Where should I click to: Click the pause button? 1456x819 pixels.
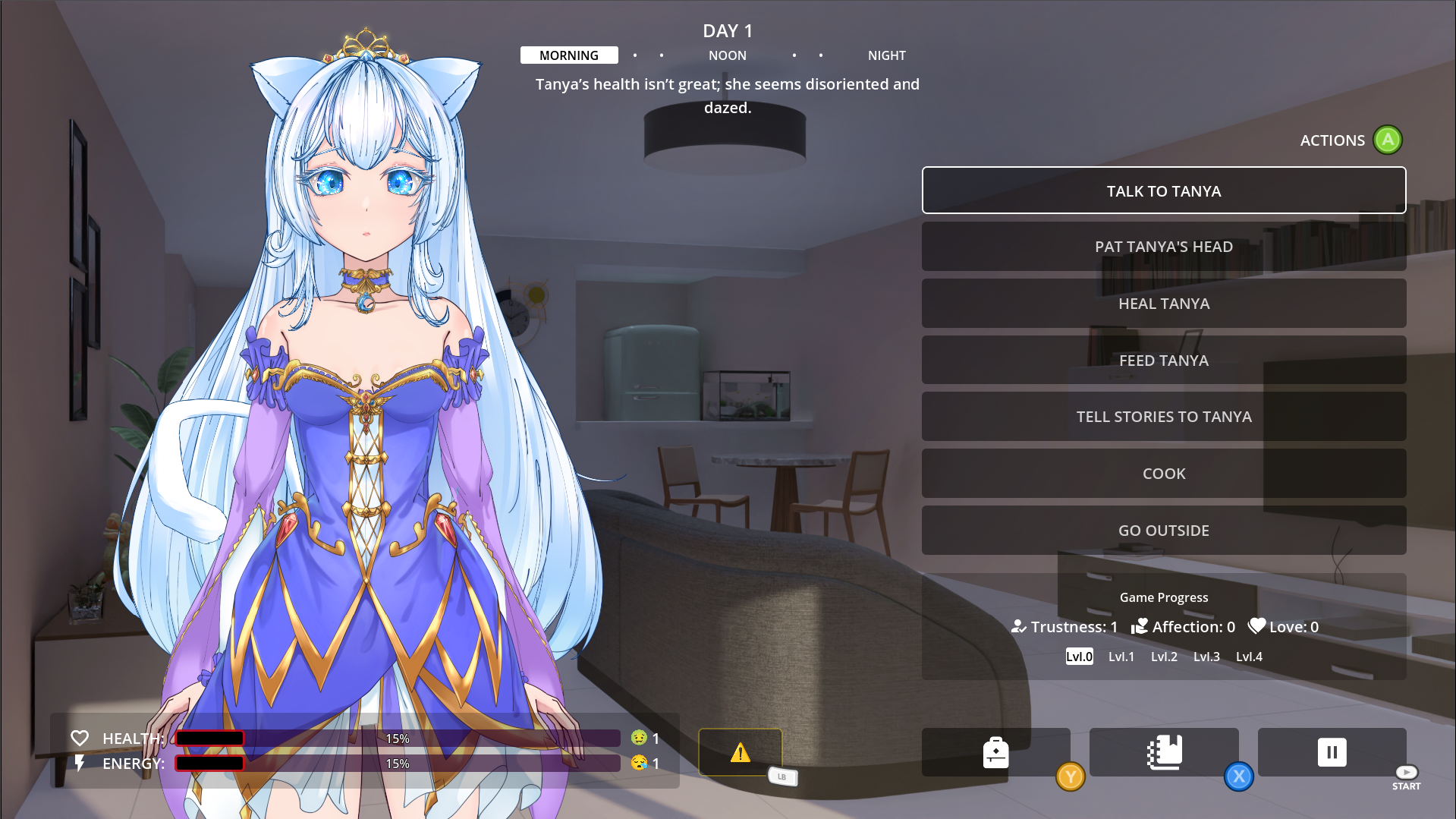click(1332, 752)
